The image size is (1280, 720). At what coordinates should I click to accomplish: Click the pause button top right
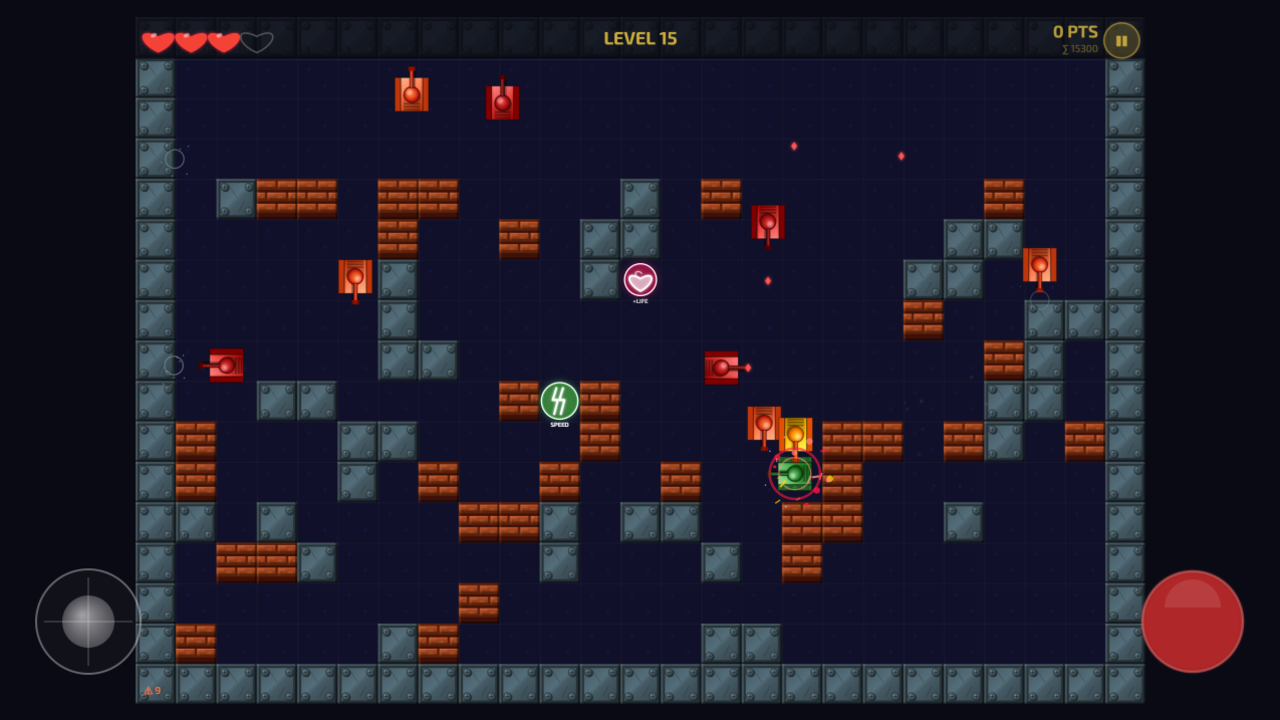[x=1120, y=40]
